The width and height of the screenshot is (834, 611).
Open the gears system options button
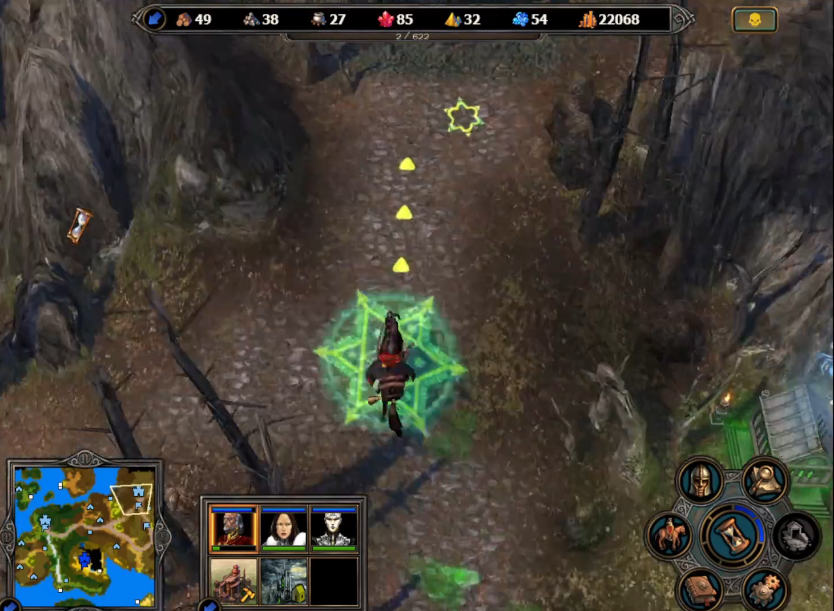[x=765, y=589]
